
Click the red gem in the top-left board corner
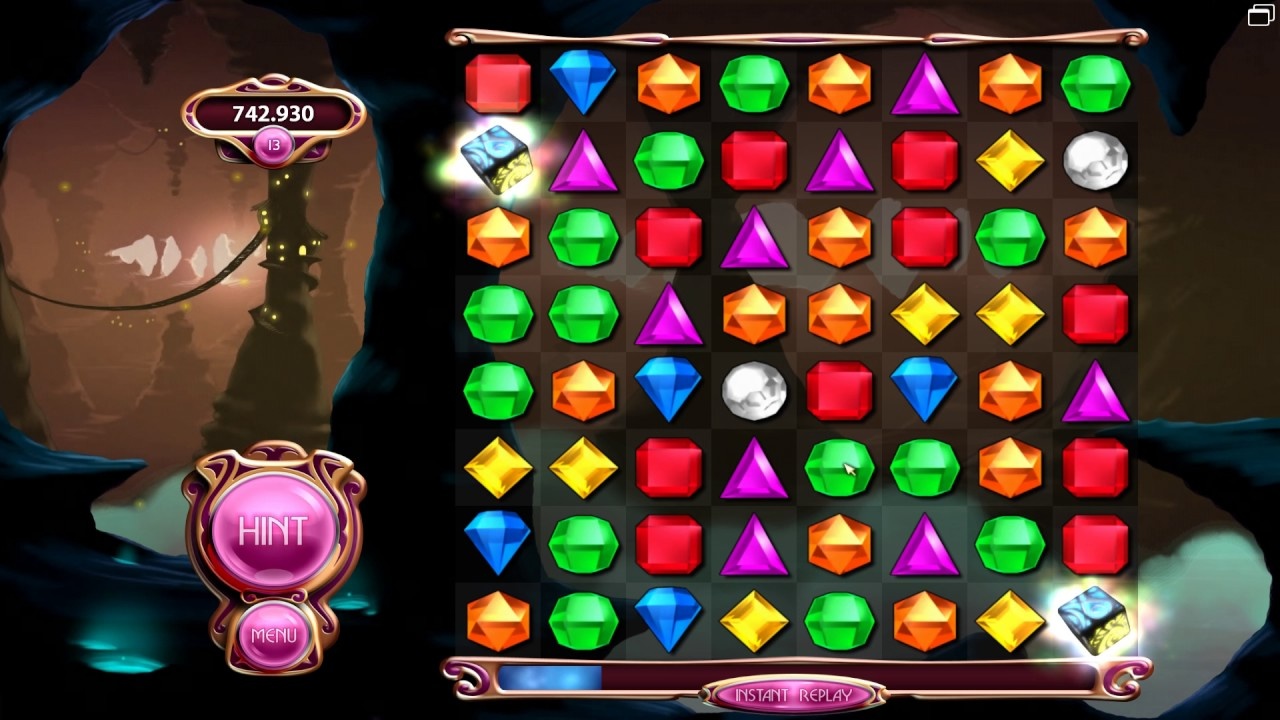tap(497, 84)
